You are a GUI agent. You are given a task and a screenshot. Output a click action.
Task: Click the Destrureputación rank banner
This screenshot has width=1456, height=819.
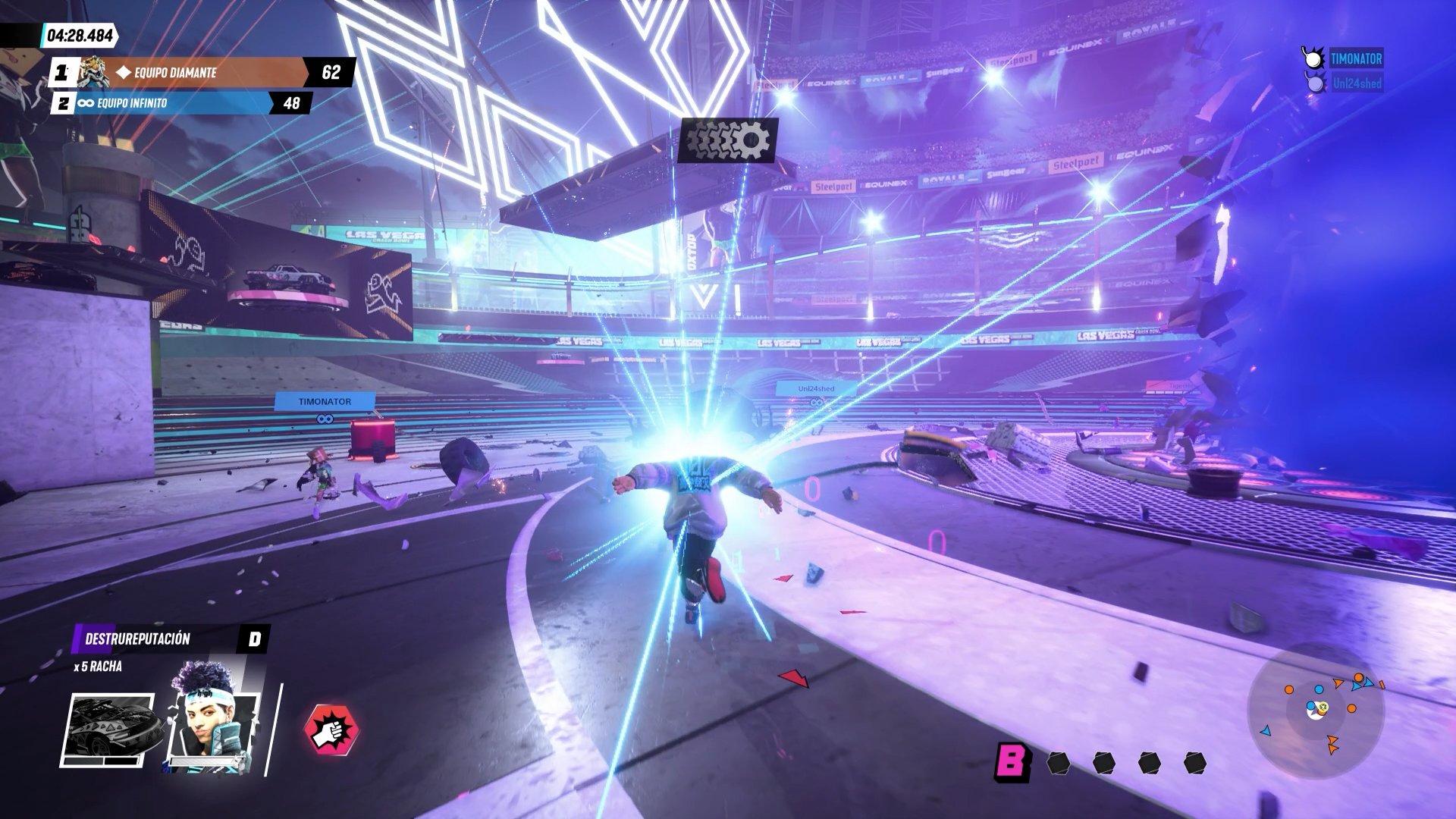[171, 639]
